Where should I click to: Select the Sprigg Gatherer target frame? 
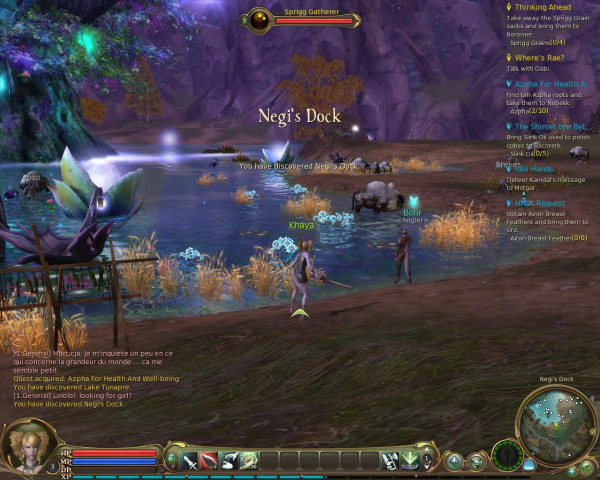(300, 18)
